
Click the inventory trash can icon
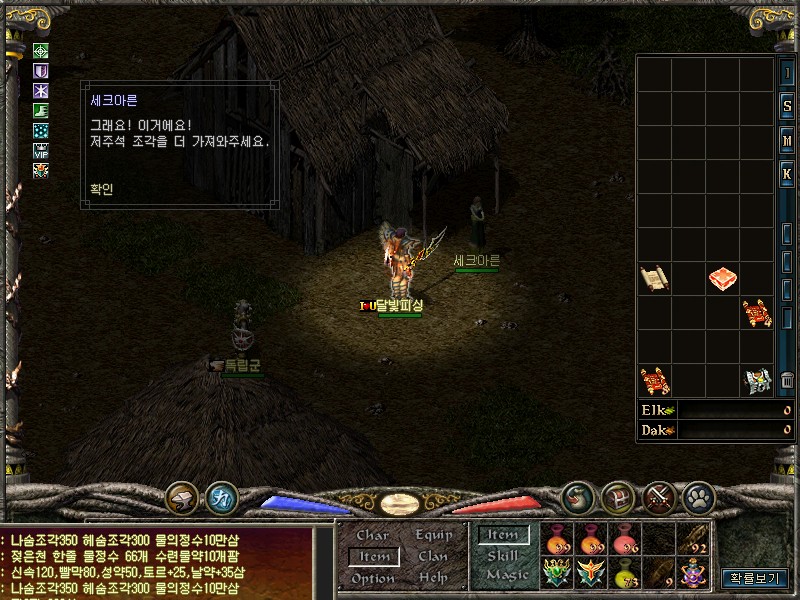787,380
